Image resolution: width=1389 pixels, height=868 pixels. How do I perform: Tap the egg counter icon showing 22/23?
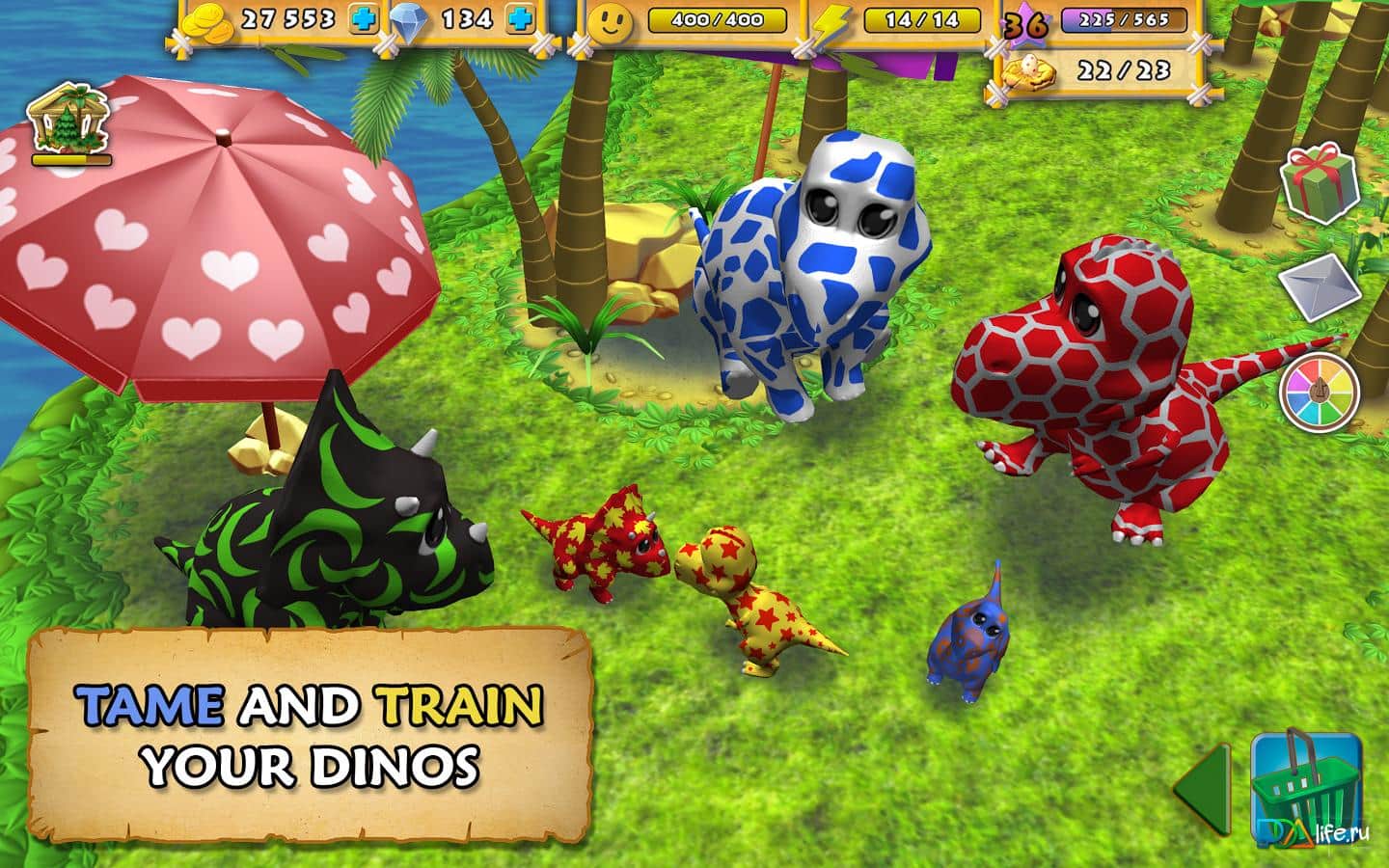1031,69
